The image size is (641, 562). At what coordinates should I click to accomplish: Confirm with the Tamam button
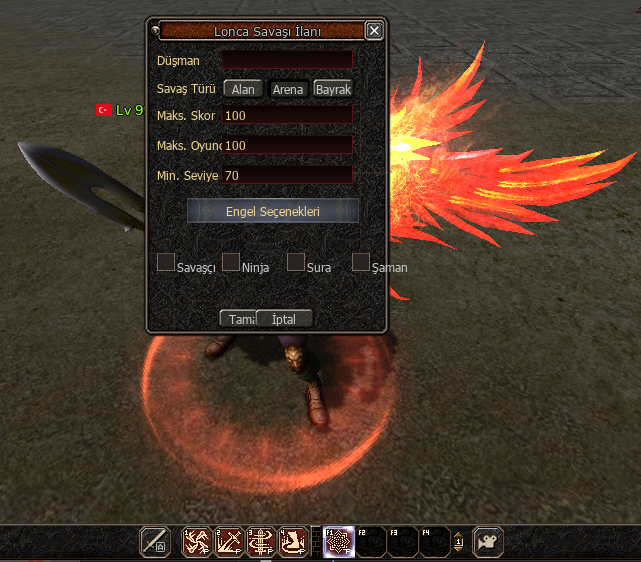click(238, 319)
